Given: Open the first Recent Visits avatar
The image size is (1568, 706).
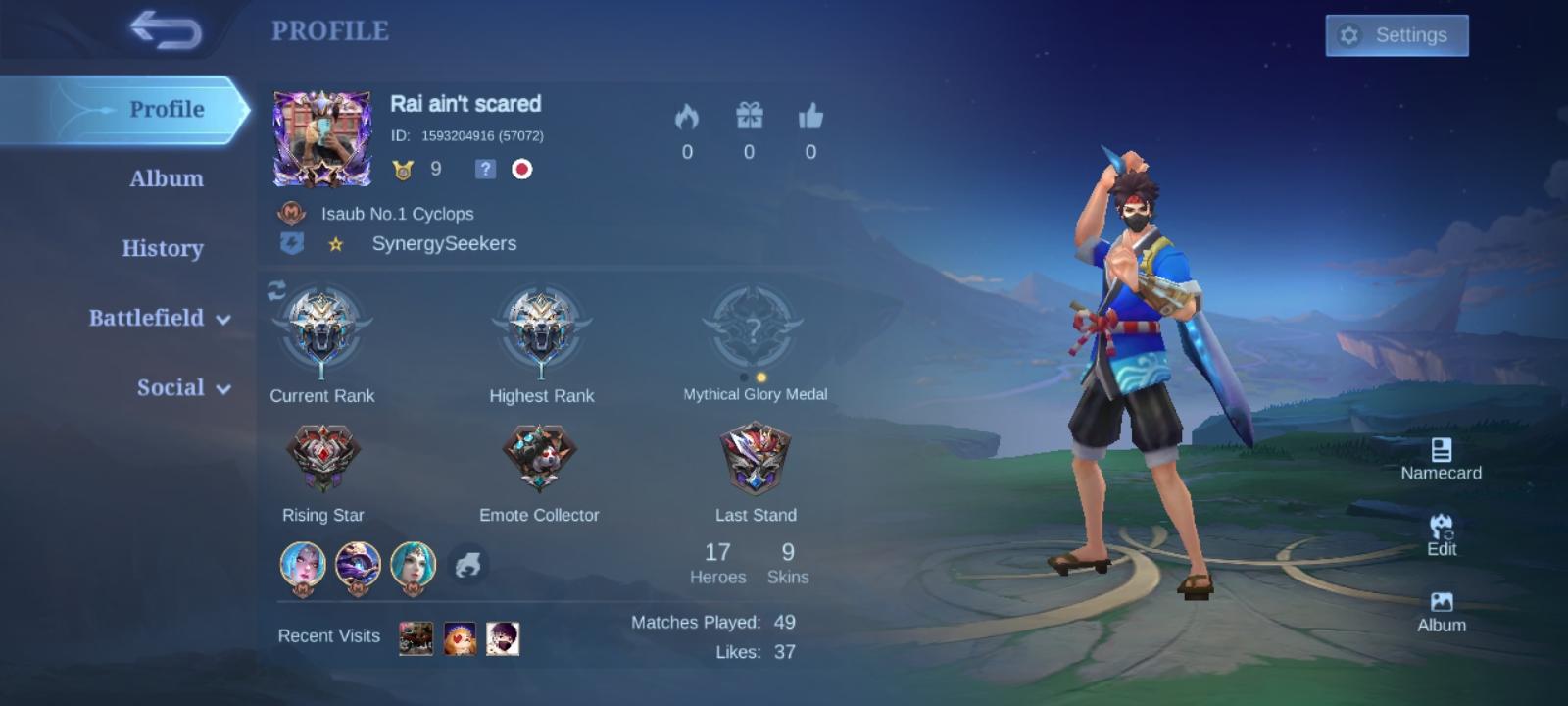Looking at the screenshot, I should pos(416,635).
